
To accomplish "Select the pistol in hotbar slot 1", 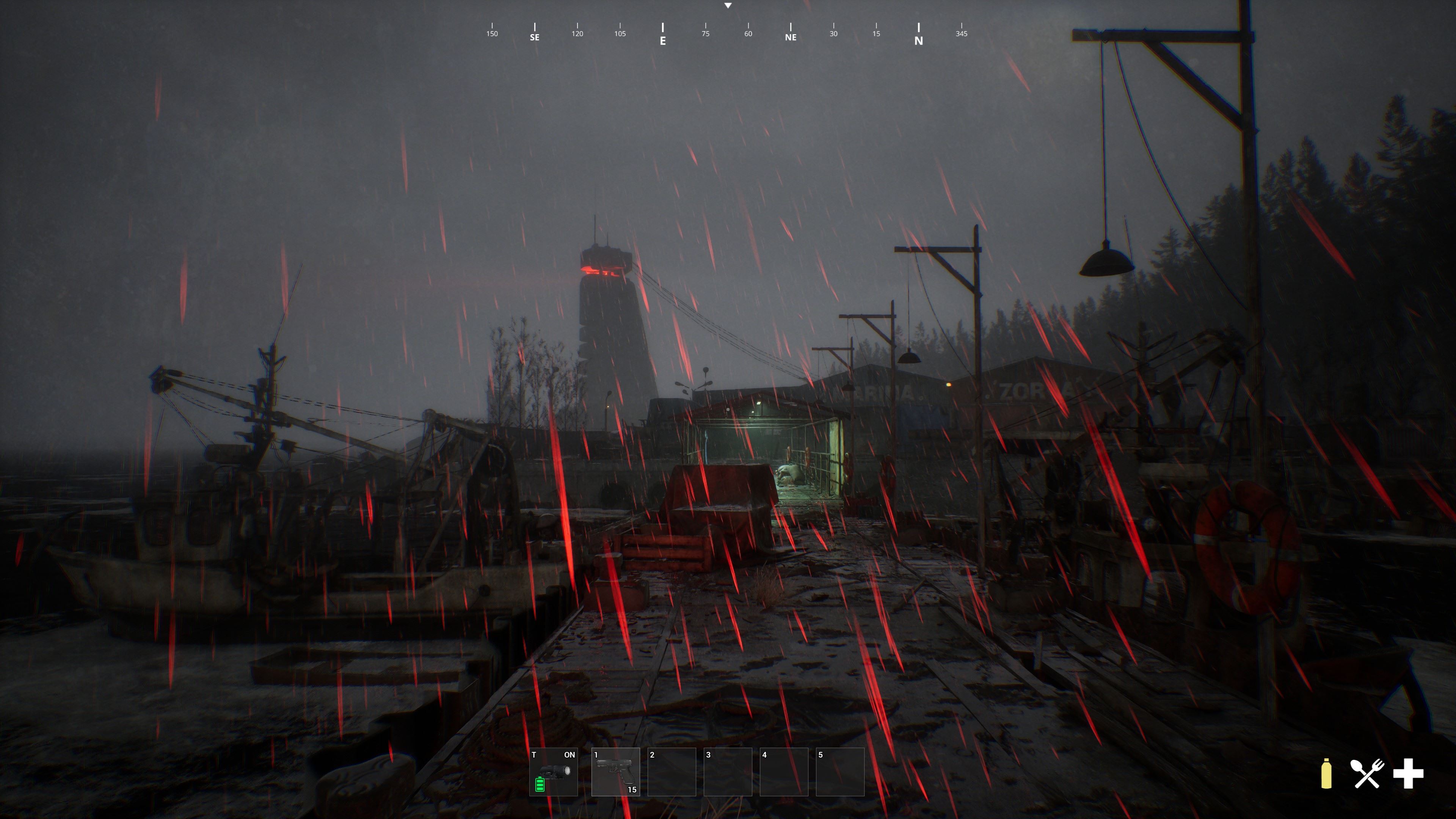I will [x=615, y=772].
